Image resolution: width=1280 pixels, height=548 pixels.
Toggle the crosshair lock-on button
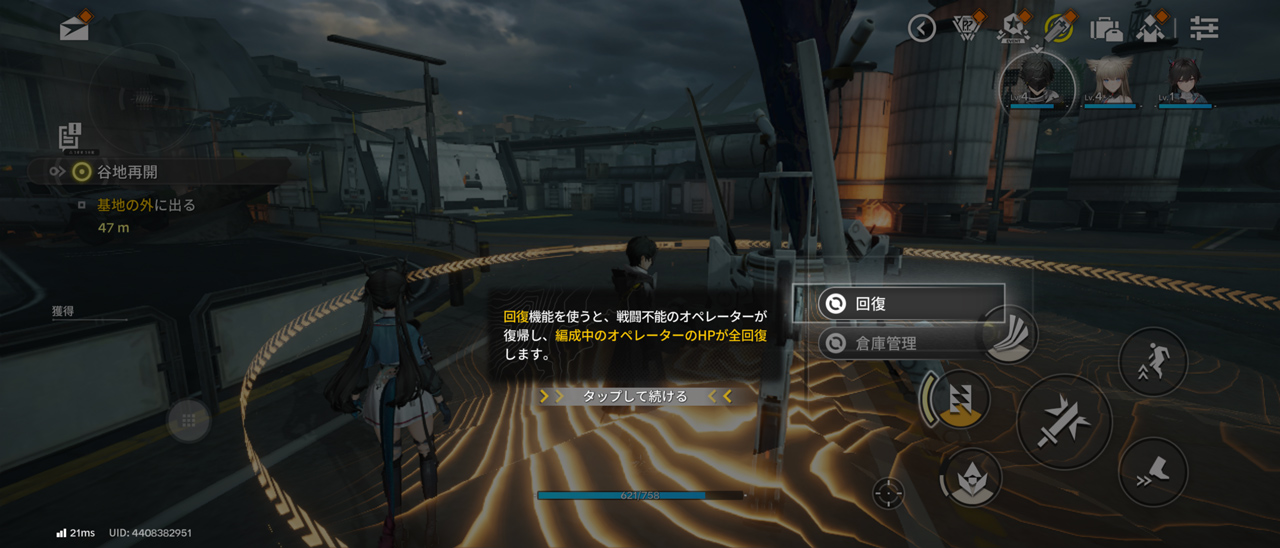887,493
